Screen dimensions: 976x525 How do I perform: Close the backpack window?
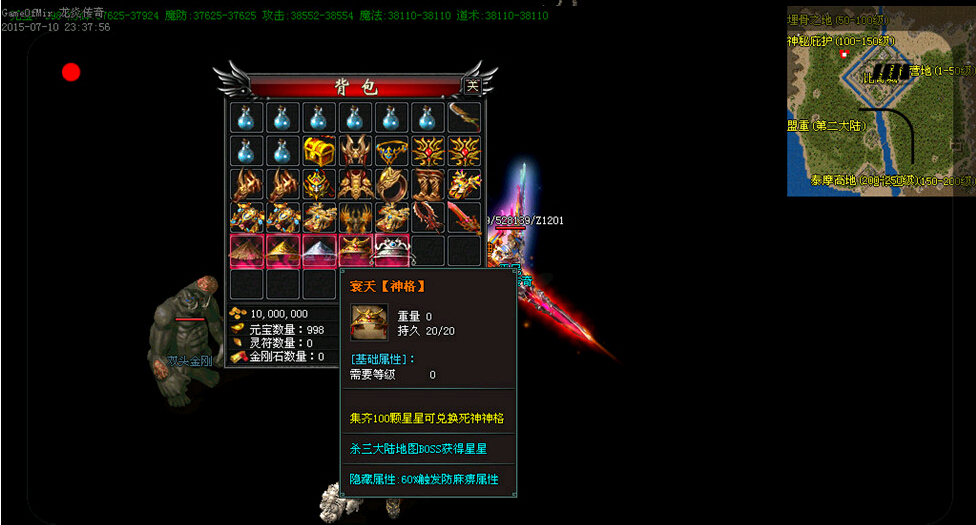(473, 86)
